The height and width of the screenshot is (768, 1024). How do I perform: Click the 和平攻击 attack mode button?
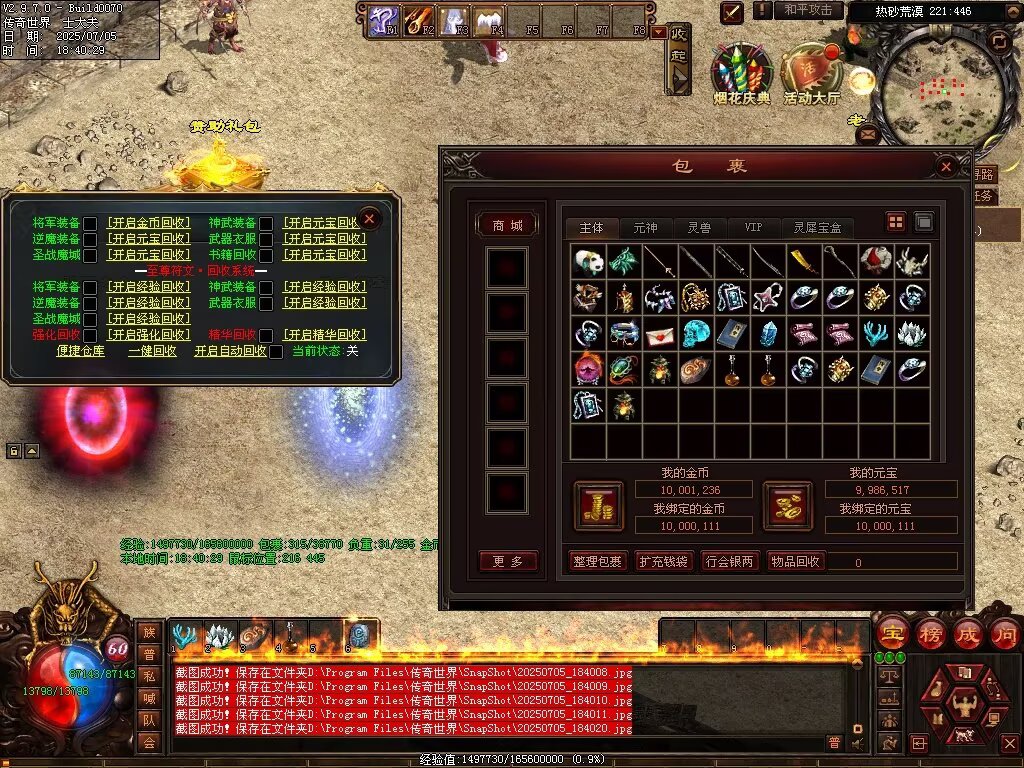[807, 10]
